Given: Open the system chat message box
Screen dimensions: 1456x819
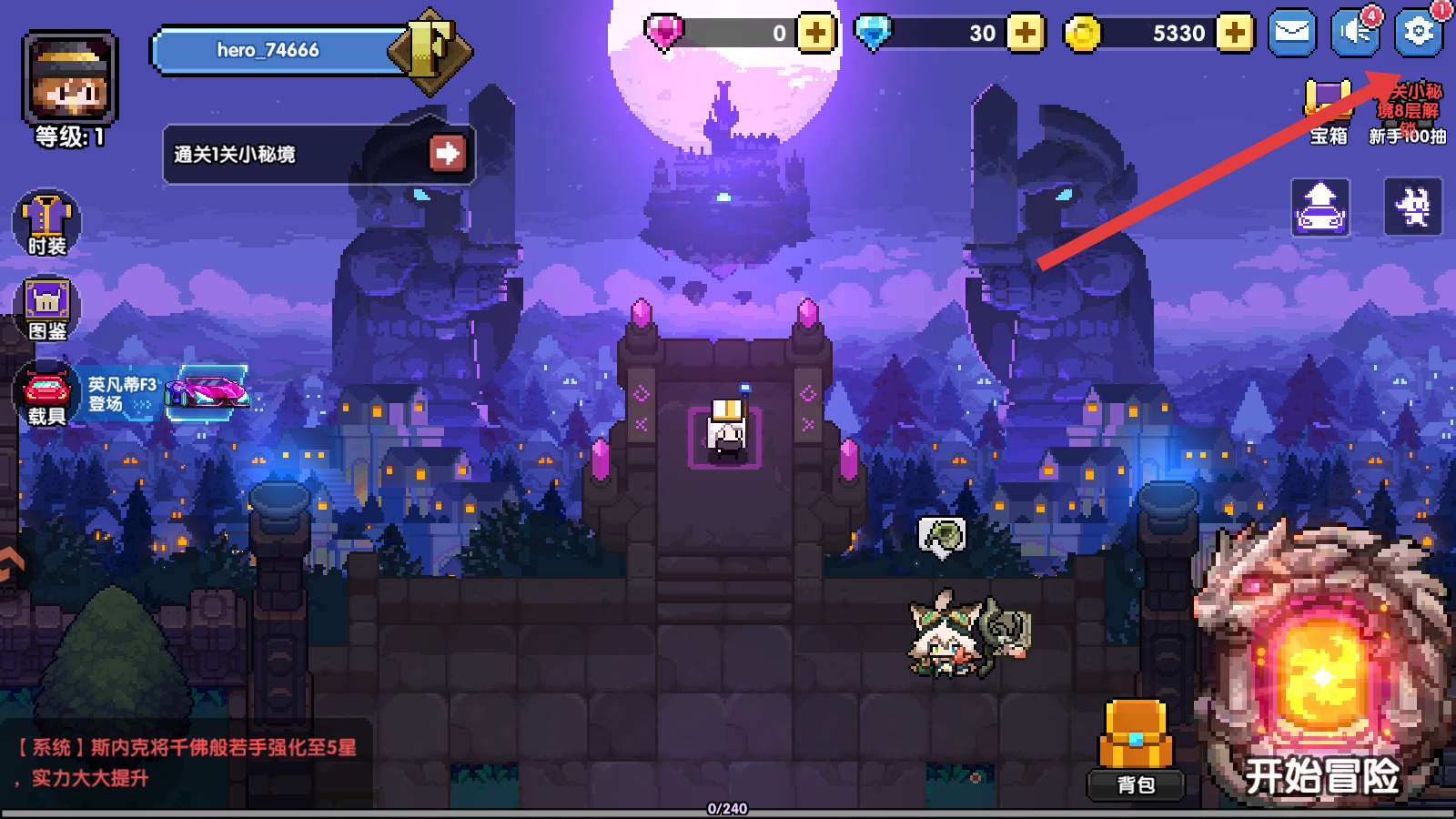Looking at the screenshot, I should [x=187, y=763].
